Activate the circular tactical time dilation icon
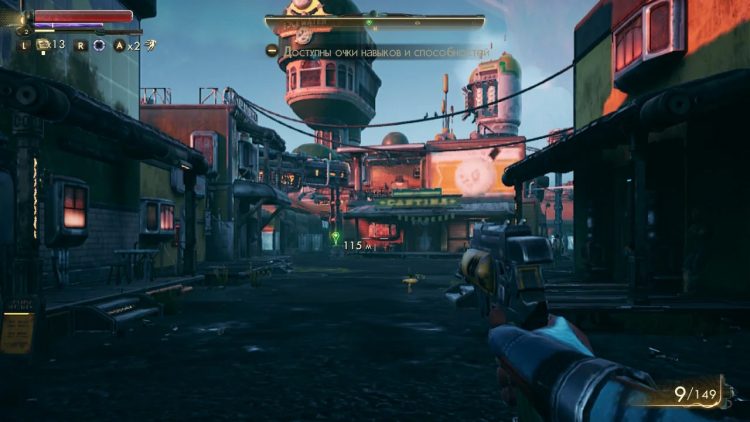Viewport: 750px width, 422px height. click(x=98, y=45)
